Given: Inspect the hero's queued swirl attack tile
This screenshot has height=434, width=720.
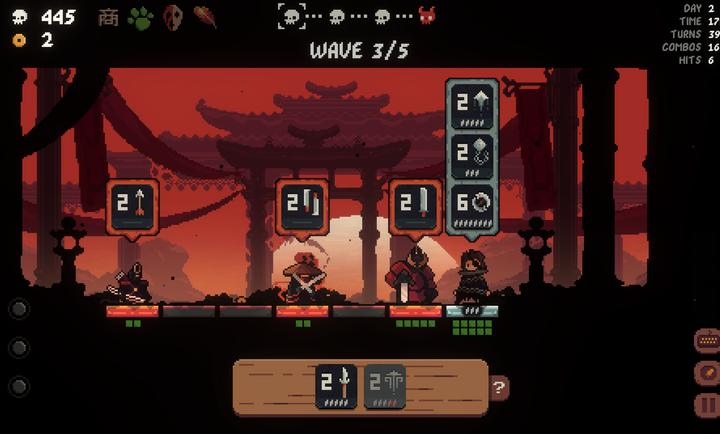Looking at the screenshot, I should (472, 205).
